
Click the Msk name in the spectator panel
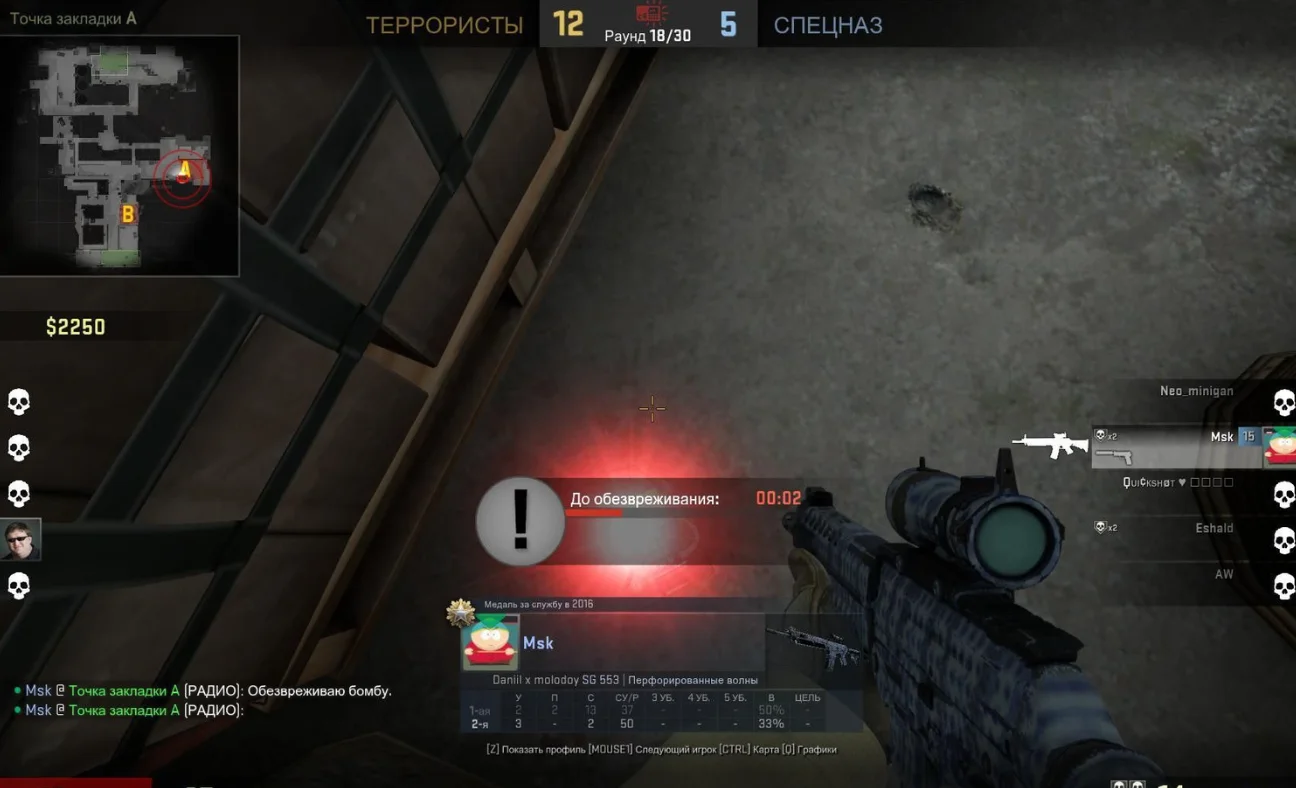coord(538,643)
